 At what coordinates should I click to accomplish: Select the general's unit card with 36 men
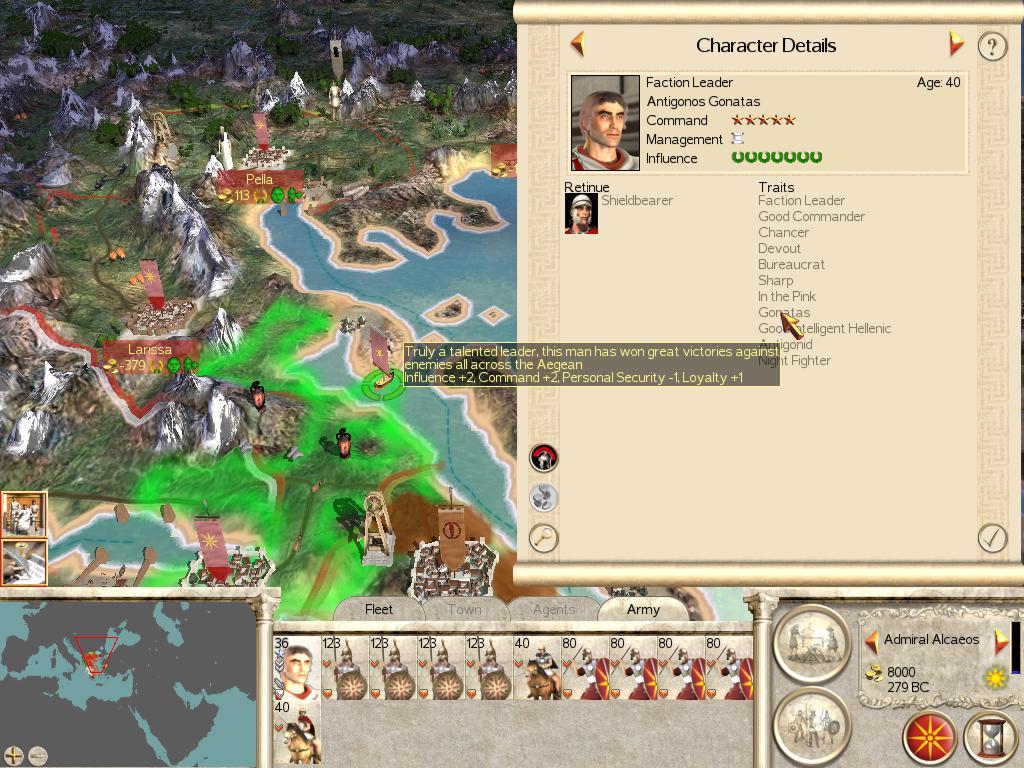pyautogui.click(x=296, y=667)
